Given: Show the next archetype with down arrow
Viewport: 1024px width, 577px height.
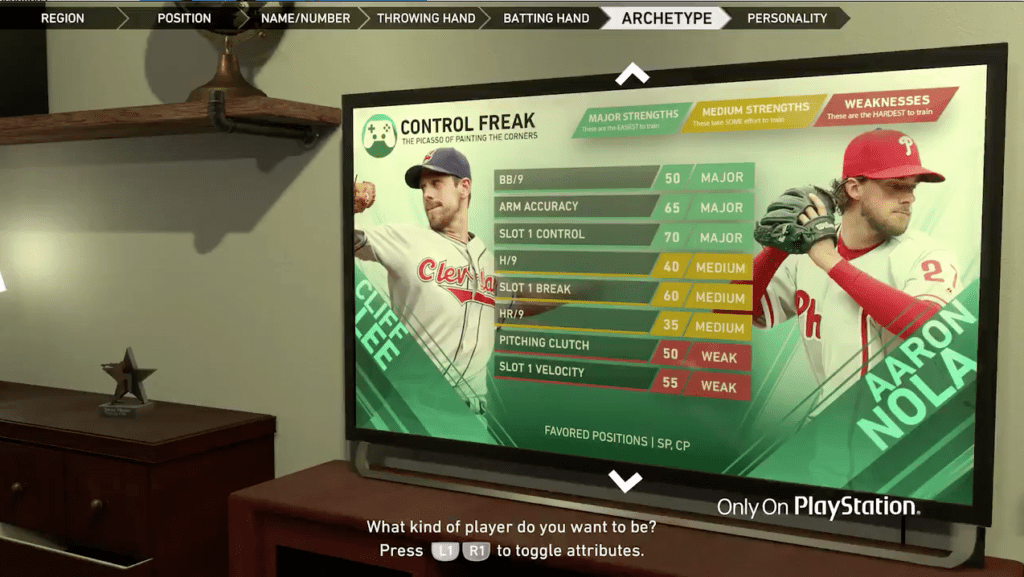Looking at the screenshot, I should (x=626, y=482).
